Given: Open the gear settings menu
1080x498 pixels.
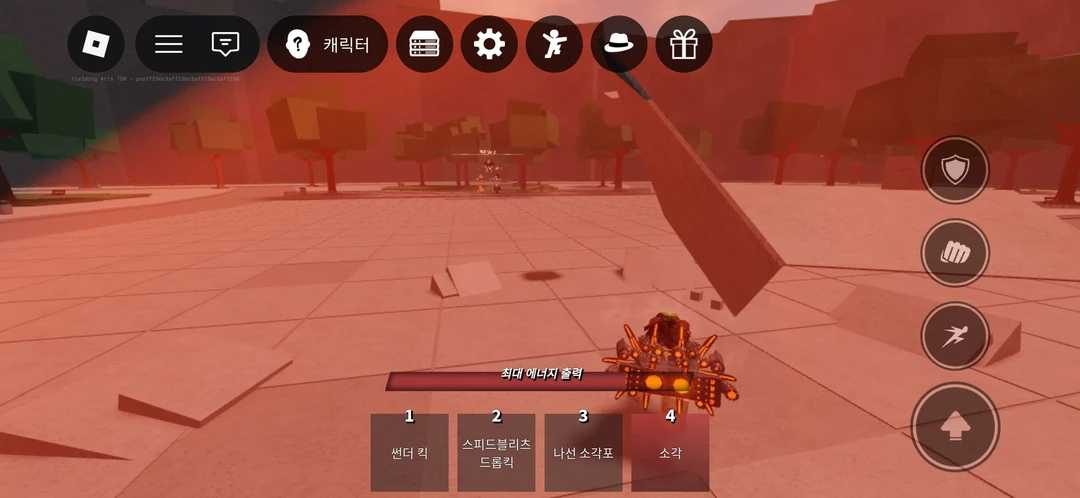Looking at the screenshot, I should [x=489, y=44].
